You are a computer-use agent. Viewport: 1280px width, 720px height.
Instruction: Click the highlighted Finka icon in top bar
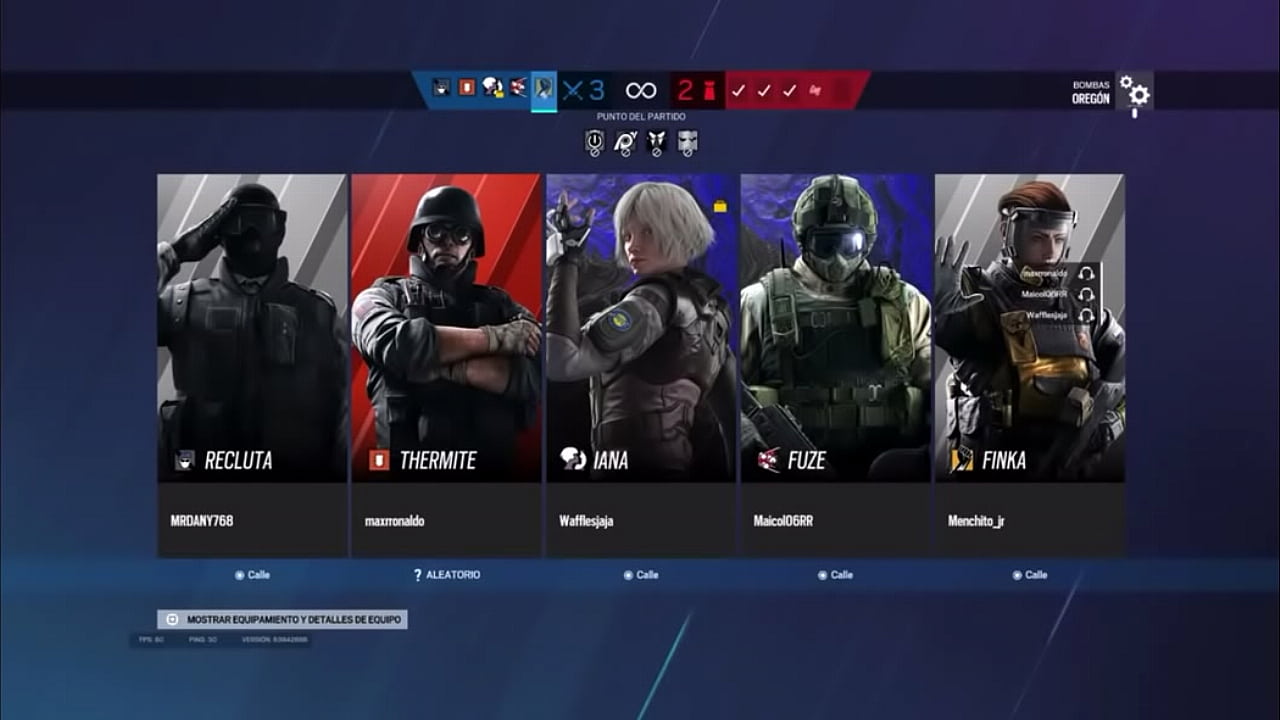[x=544, y=90]
